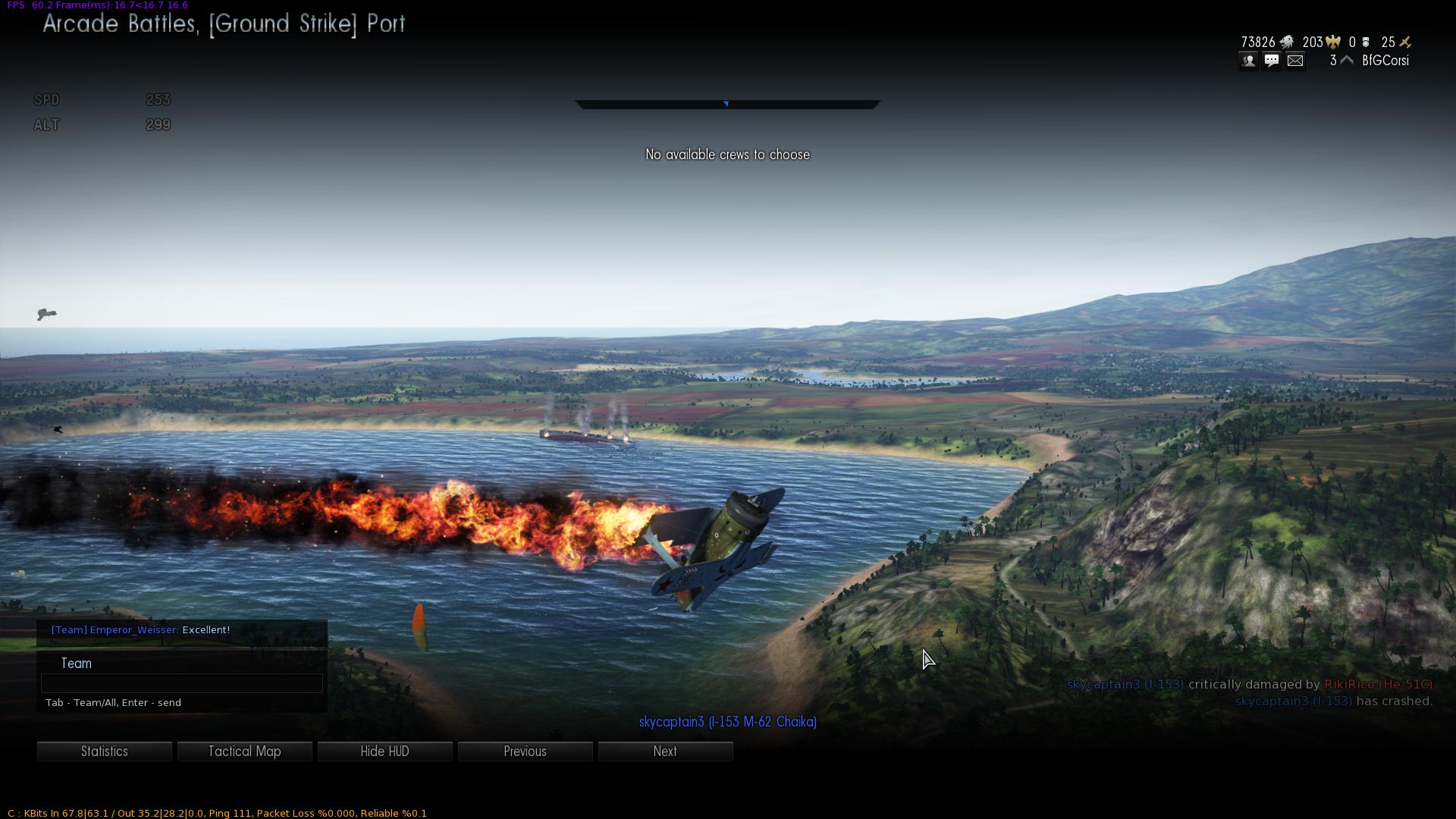Viewport: 1456px width, 819px height.
Task: Show the Tactical Map
Action: (244, 752)
